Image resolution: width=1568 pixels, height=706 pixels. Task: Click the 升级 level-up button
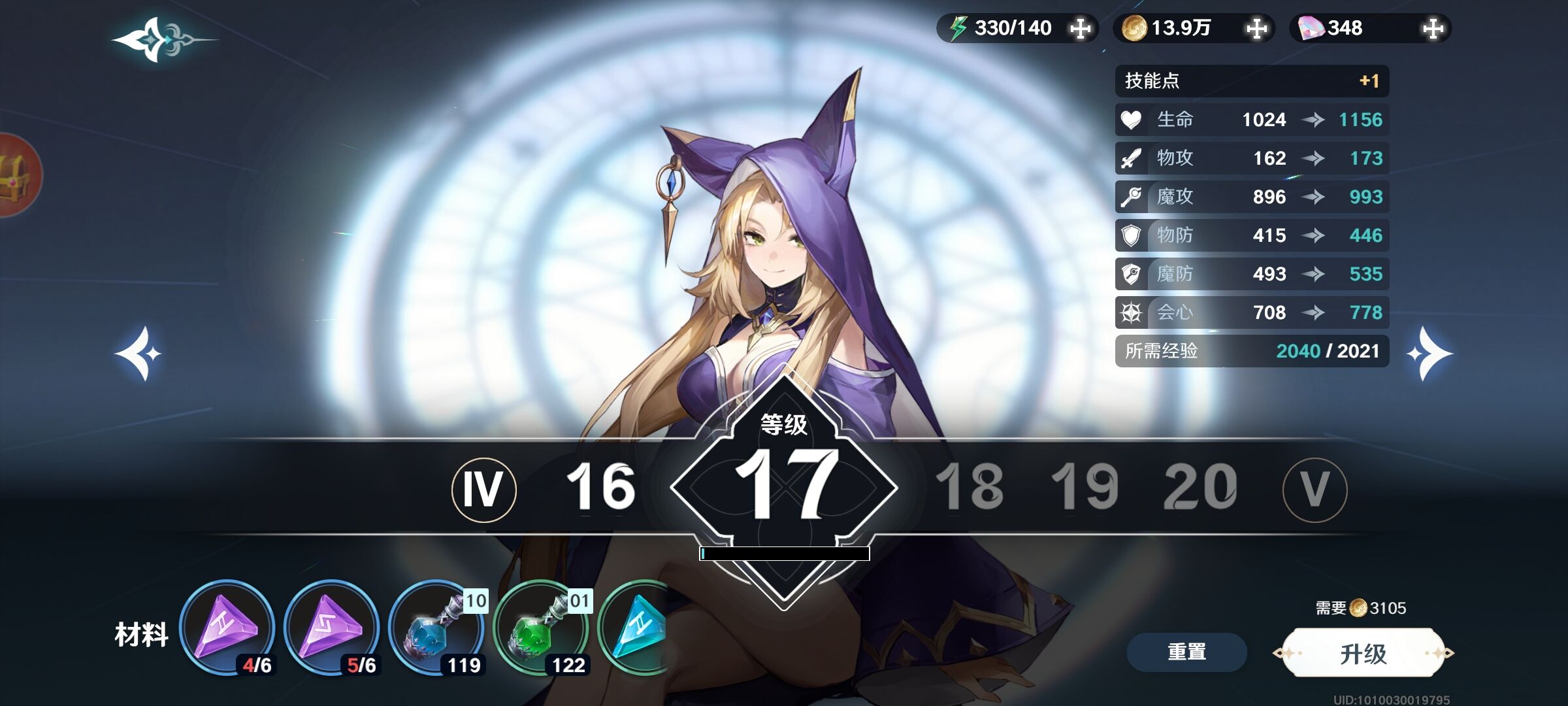coord(1363,653)
